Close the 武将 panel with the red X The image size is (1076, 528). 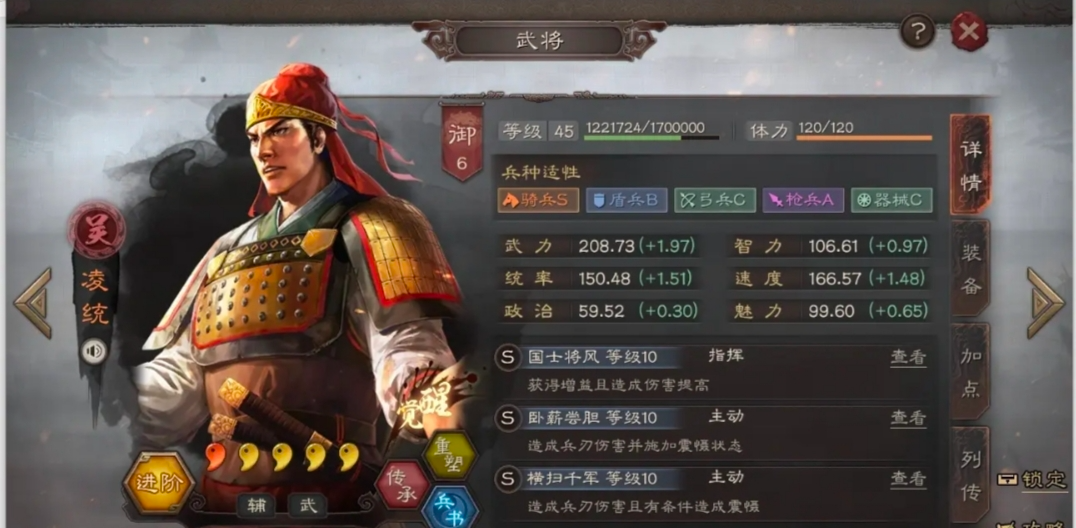coord(968,32)
